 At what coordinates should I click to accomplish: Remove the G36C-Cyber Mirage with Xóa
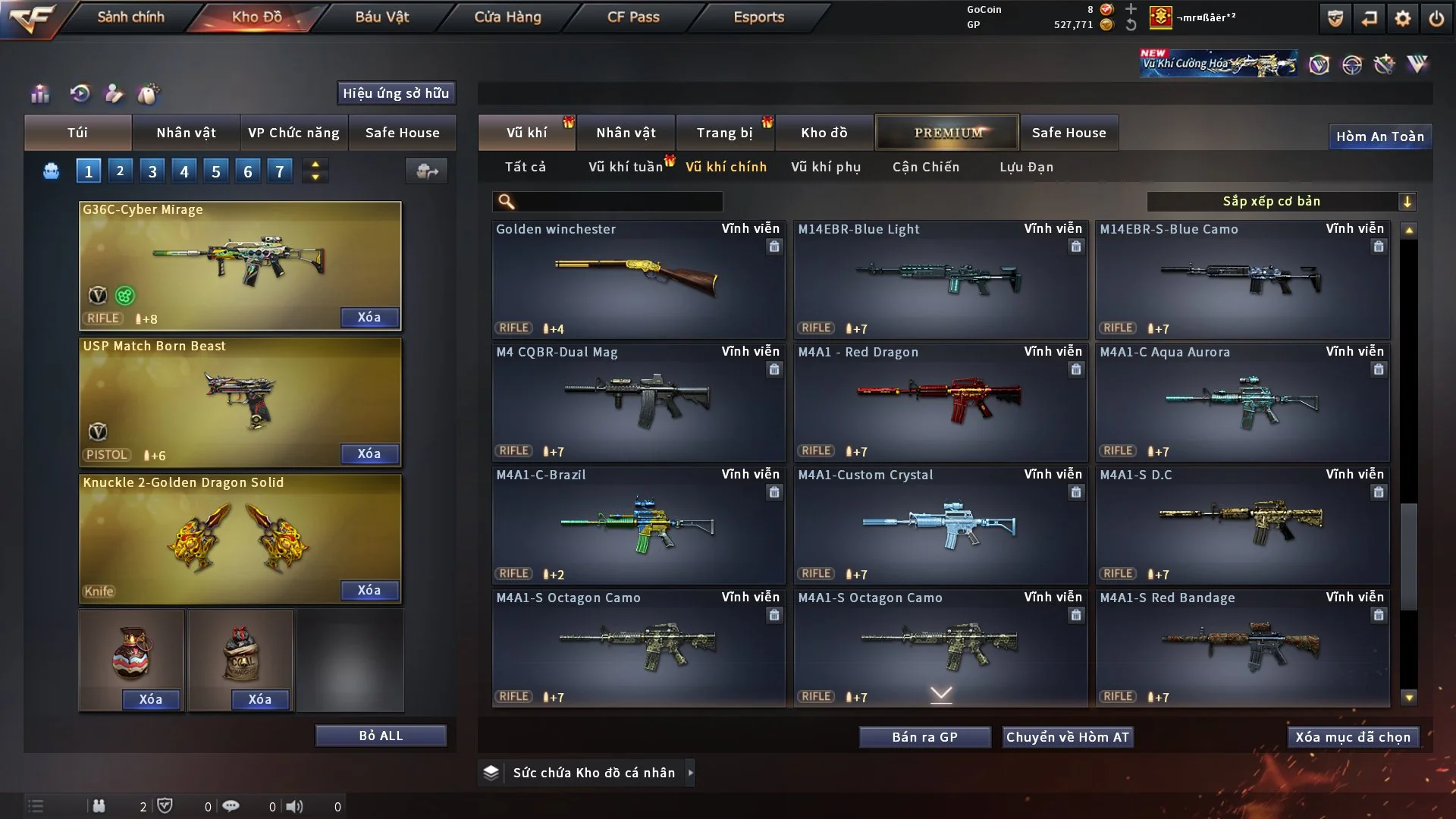369,317
